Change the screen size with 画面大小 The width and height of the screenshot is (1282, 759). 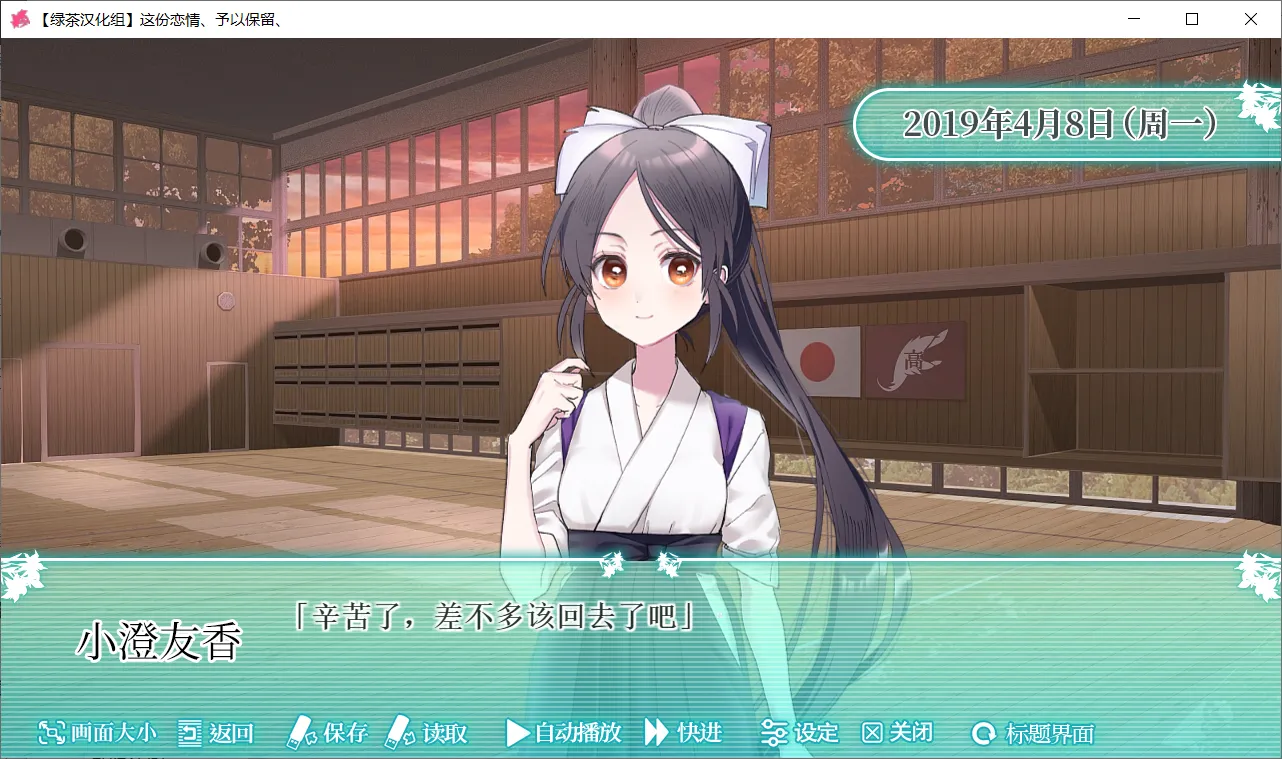98,733
